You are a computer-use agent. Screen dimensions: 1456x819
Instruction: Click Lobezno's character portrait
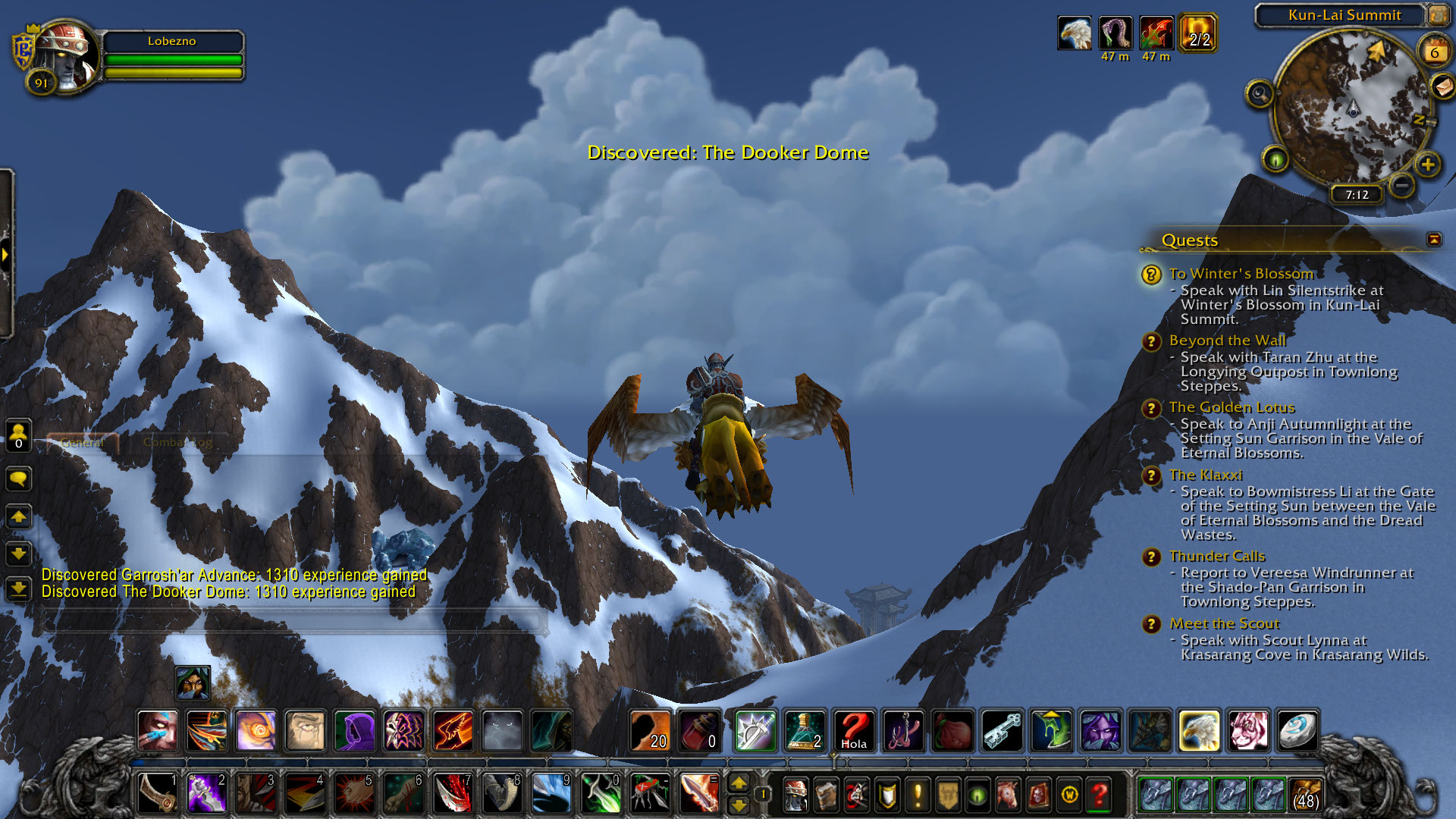coord(67,56)
